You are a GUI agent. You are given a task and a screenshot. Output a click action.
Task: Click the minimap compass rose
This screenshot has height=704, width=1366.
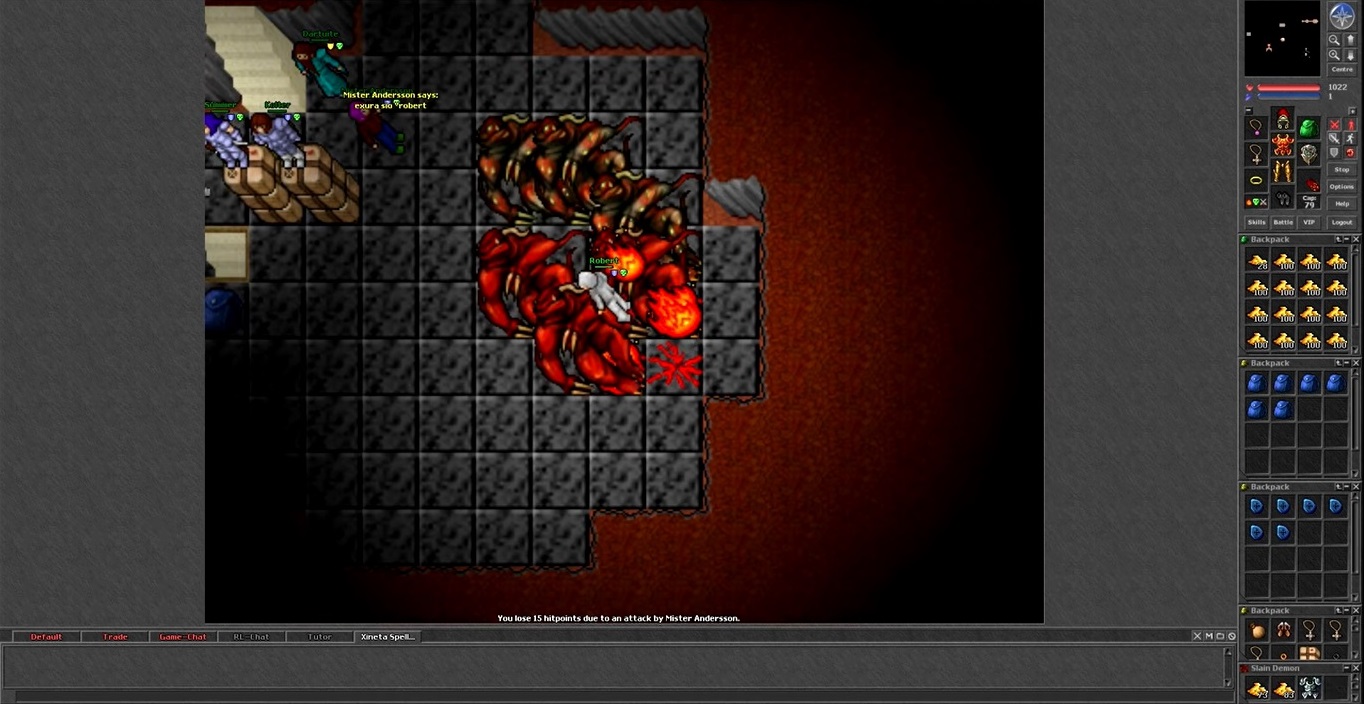click(x=1342, y=16)
